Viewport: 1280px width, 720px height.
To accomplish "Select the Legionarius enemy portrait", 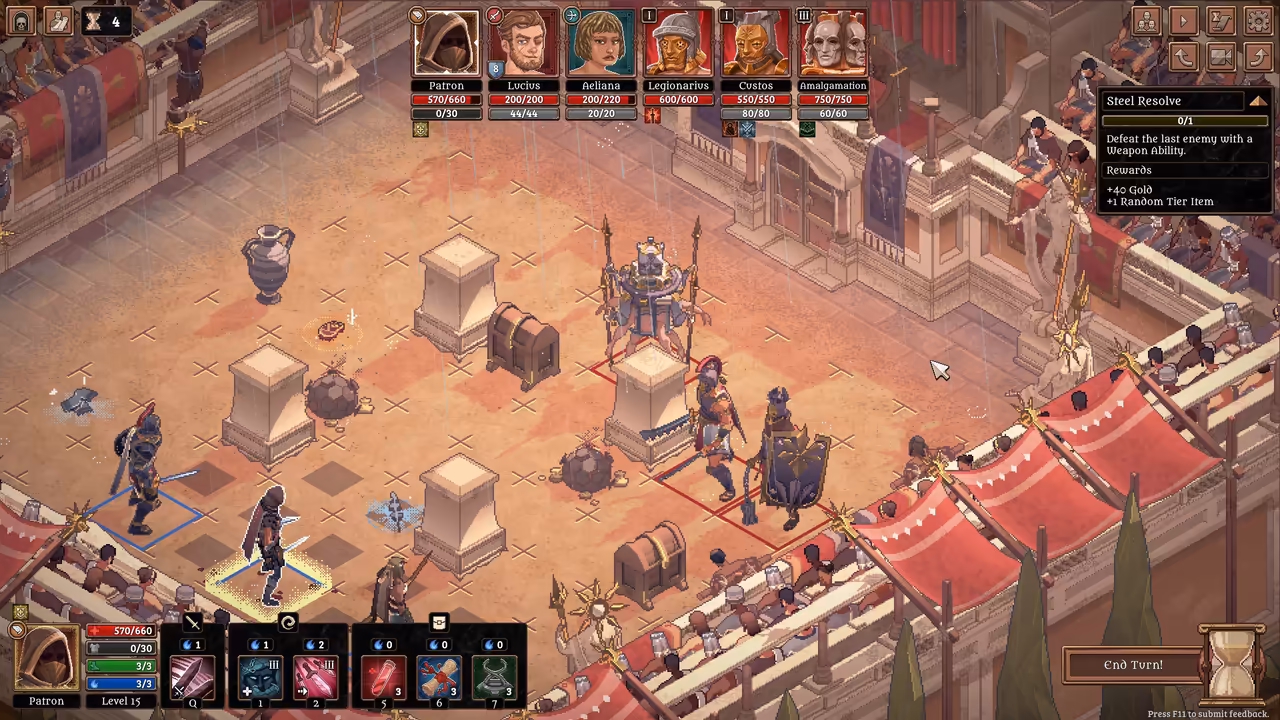I will click(x=678, y=43).
